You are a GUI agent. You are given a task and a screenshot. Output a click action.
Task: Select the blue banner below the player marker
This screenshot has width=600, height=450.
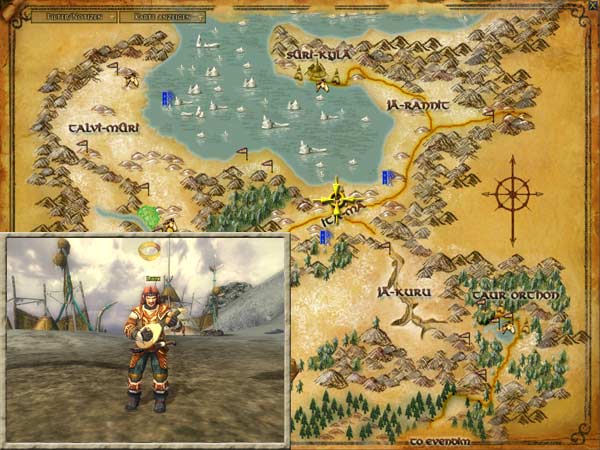point(325,236)
